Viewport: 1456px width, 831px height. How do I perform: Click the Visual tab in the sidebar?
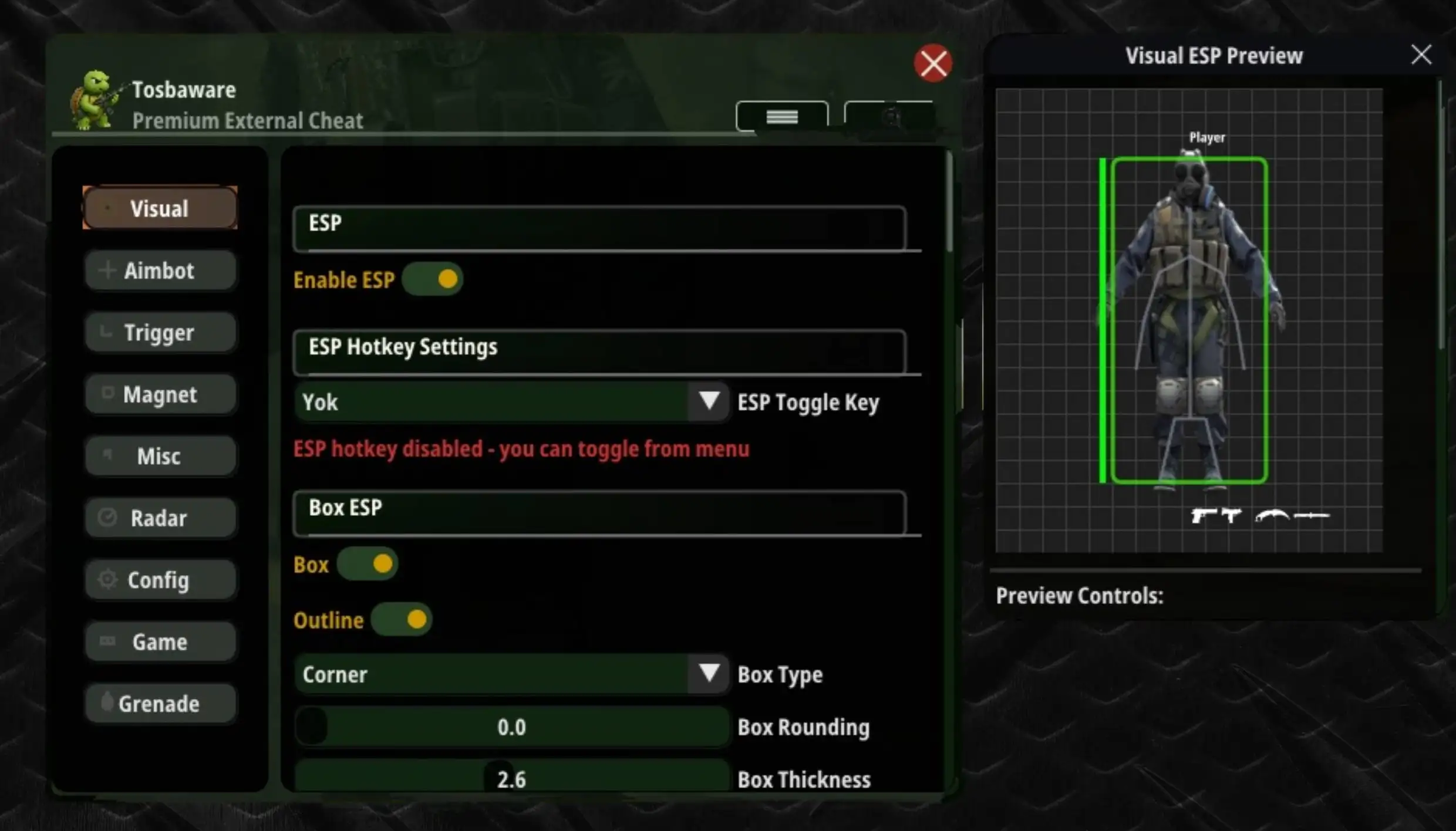(160, 208)
